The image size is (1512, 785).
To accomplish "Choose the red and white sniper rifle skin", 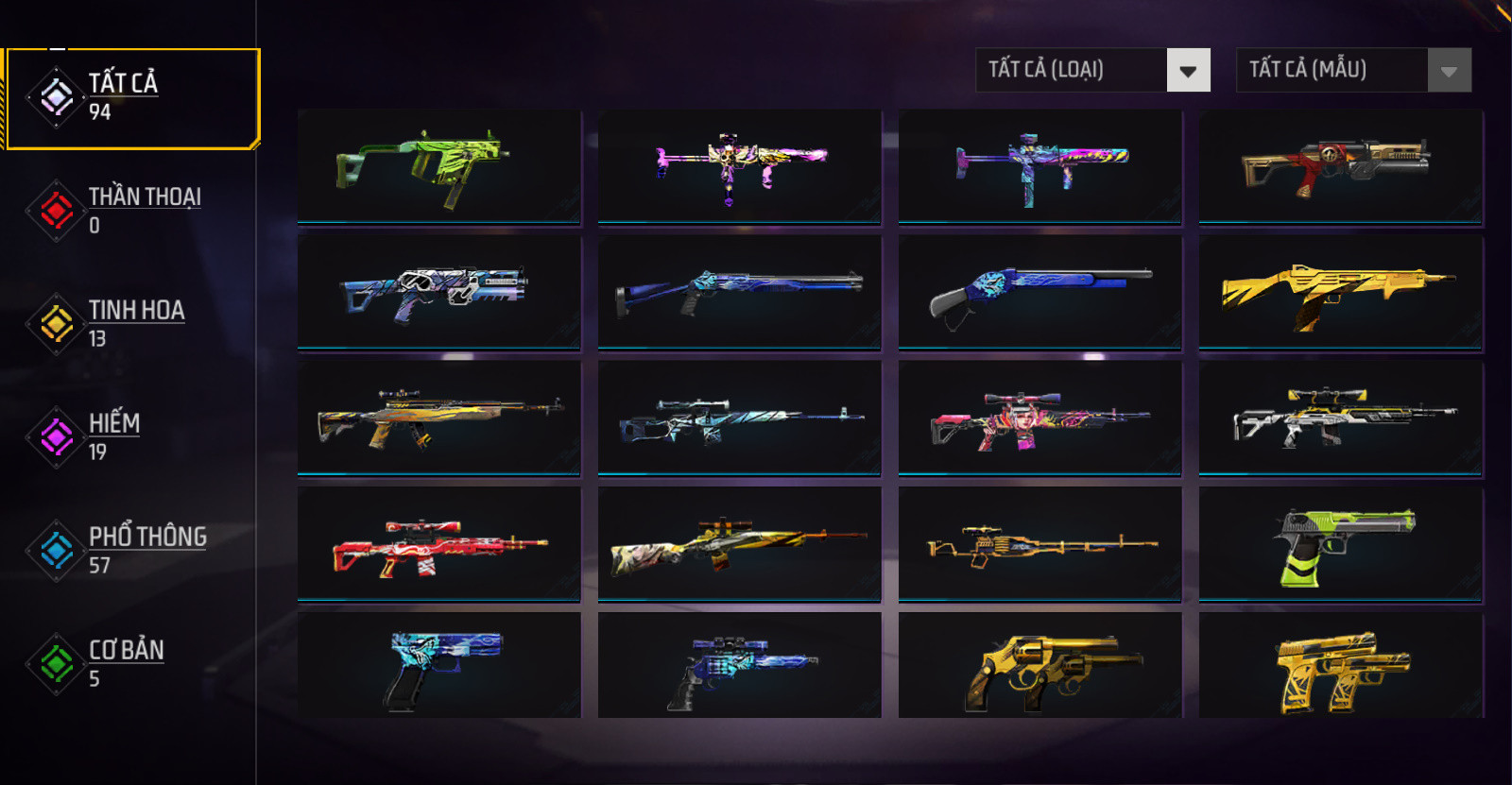I will [x=438, y=543].
